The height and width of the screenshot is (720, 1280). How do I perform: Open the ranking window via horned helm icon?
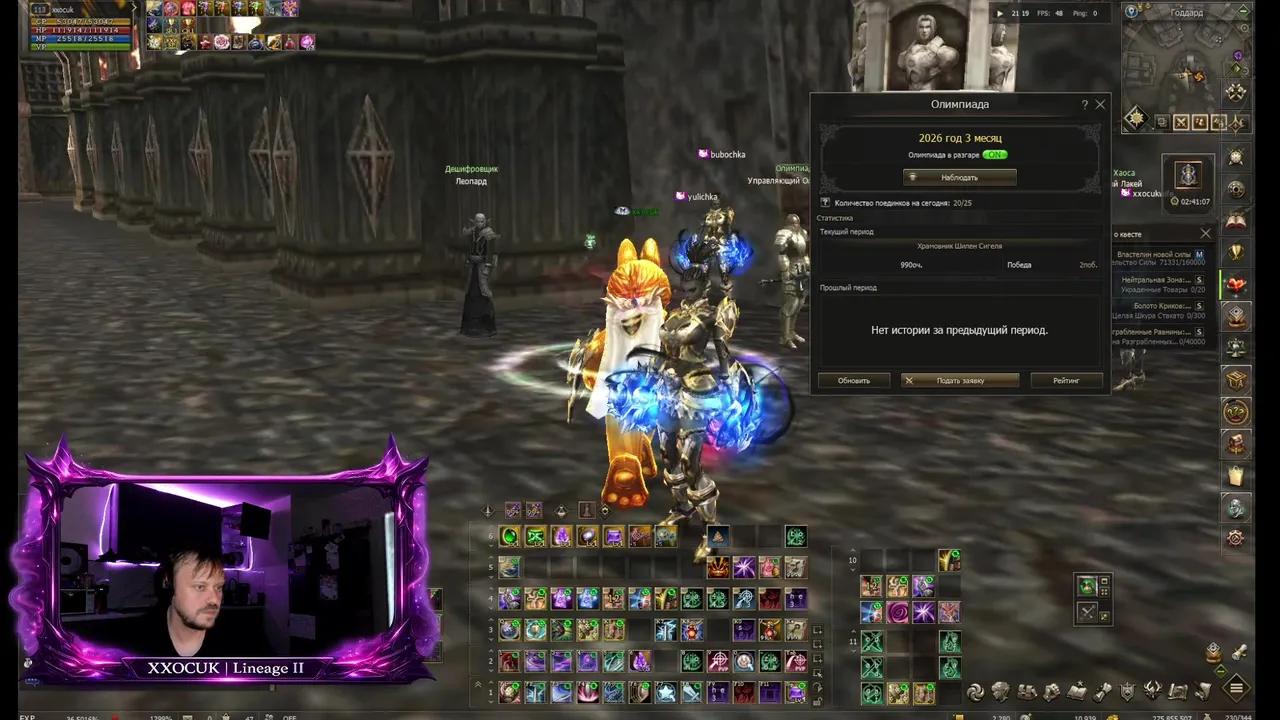(x=1151, y=690)
